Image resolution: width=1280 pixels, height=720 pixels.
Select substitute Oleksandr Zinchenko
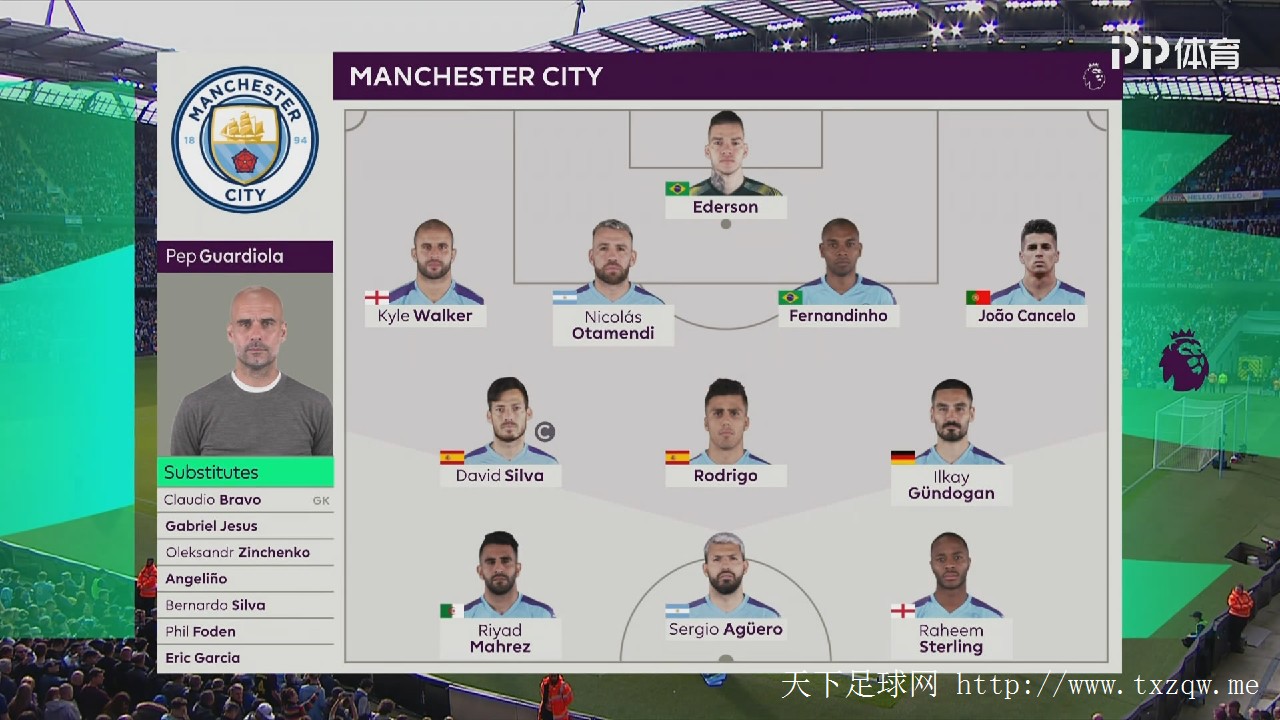pos(245,552)
